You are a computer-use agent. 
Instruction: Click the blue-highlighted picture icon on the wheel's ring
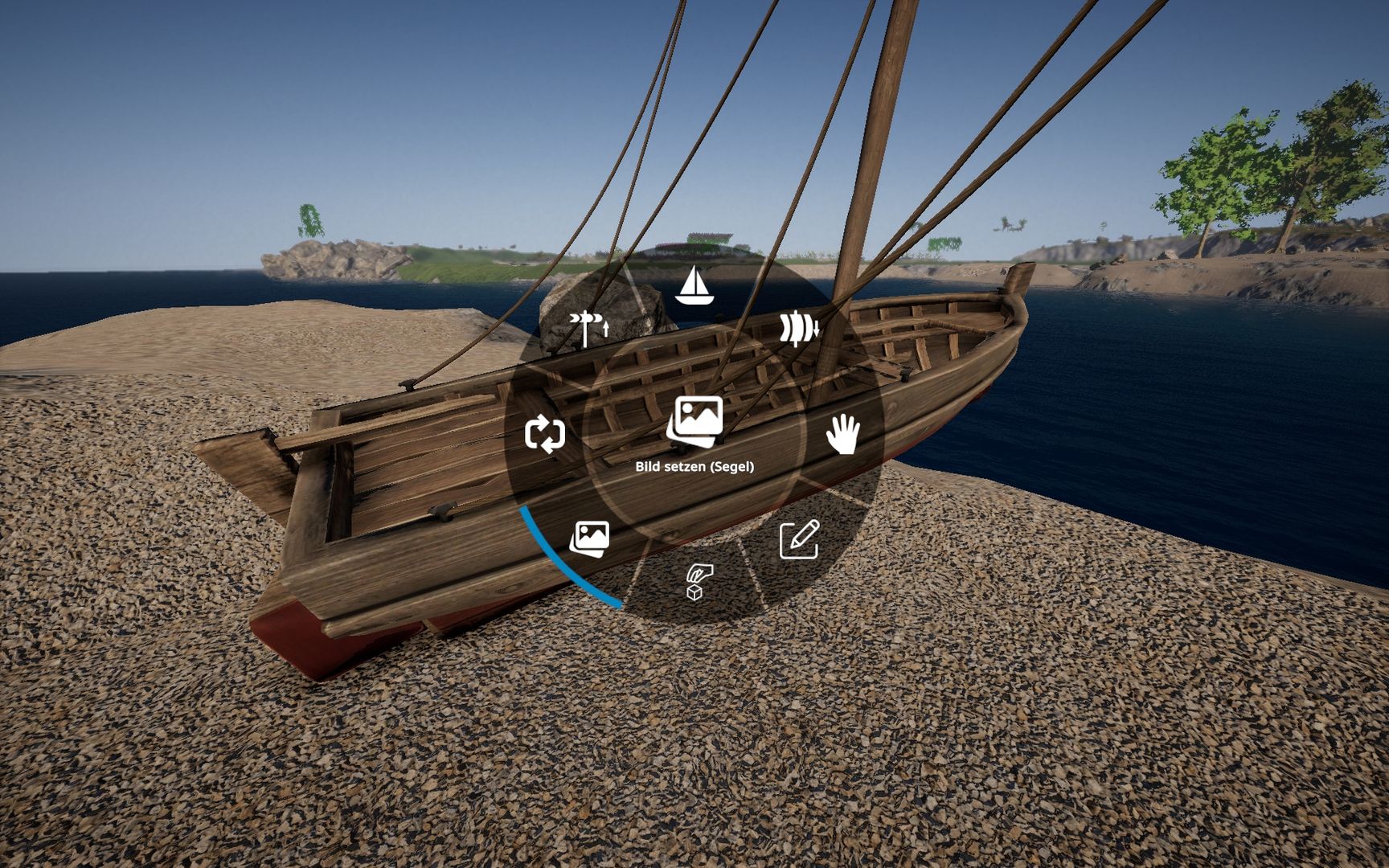coord(590,539)
